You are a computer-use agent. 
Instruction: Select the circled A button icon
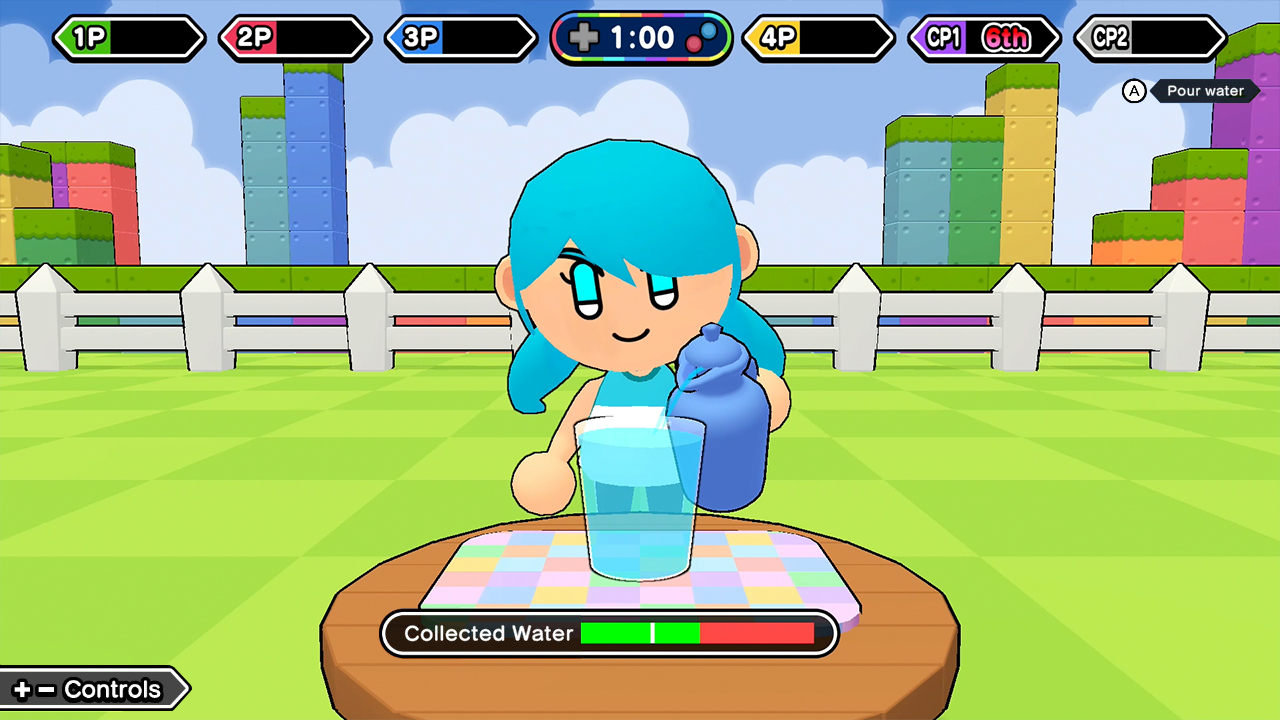pyautogui.click(x=1134, y=91)
